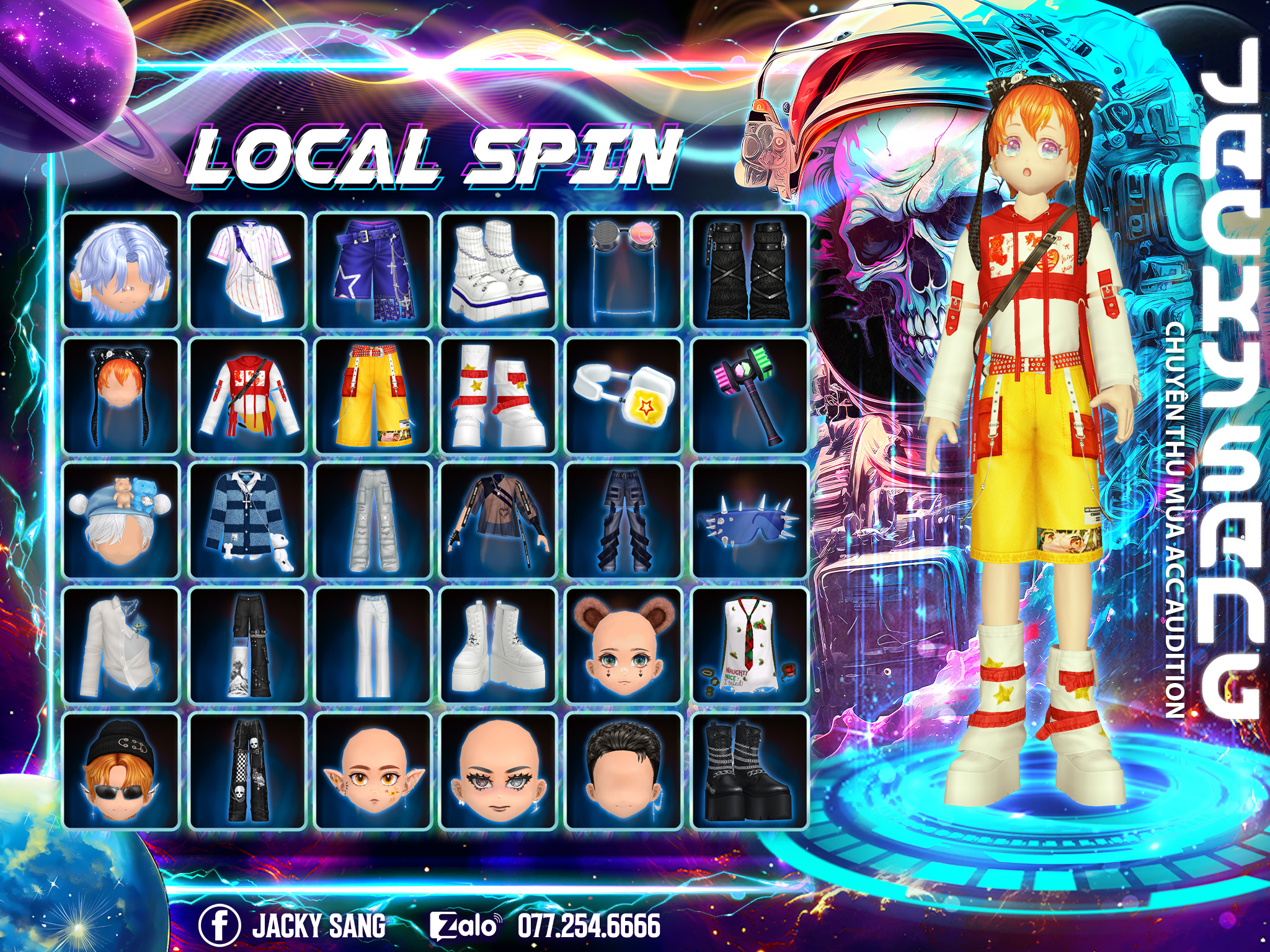Choose the white lace-up platform boots
1270x952 pixels.
tap(498, 646)
